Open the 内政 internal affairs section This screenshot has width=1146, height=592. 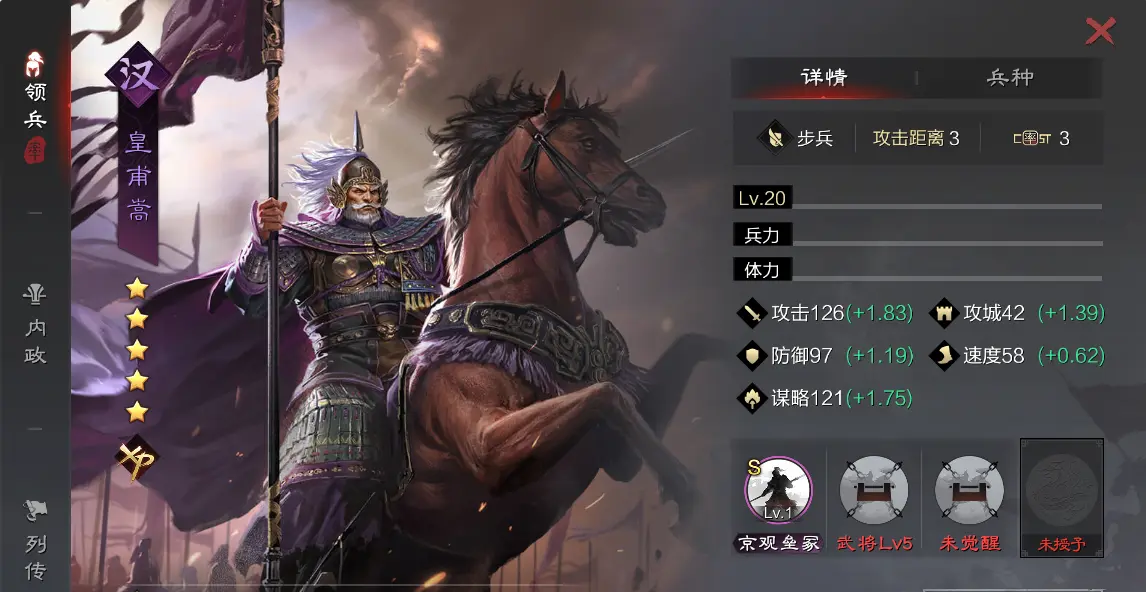35,325
